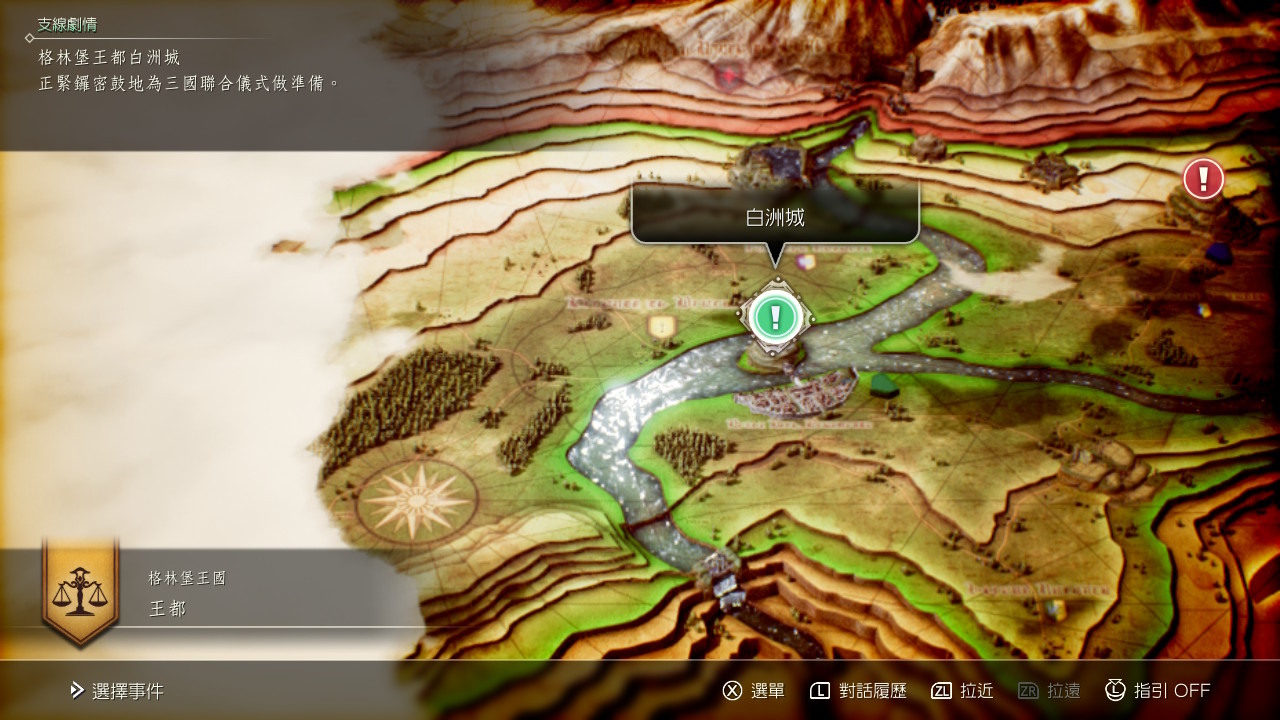Select the green exclamation event marker
1280x720 pixels.
pos(774,317)
